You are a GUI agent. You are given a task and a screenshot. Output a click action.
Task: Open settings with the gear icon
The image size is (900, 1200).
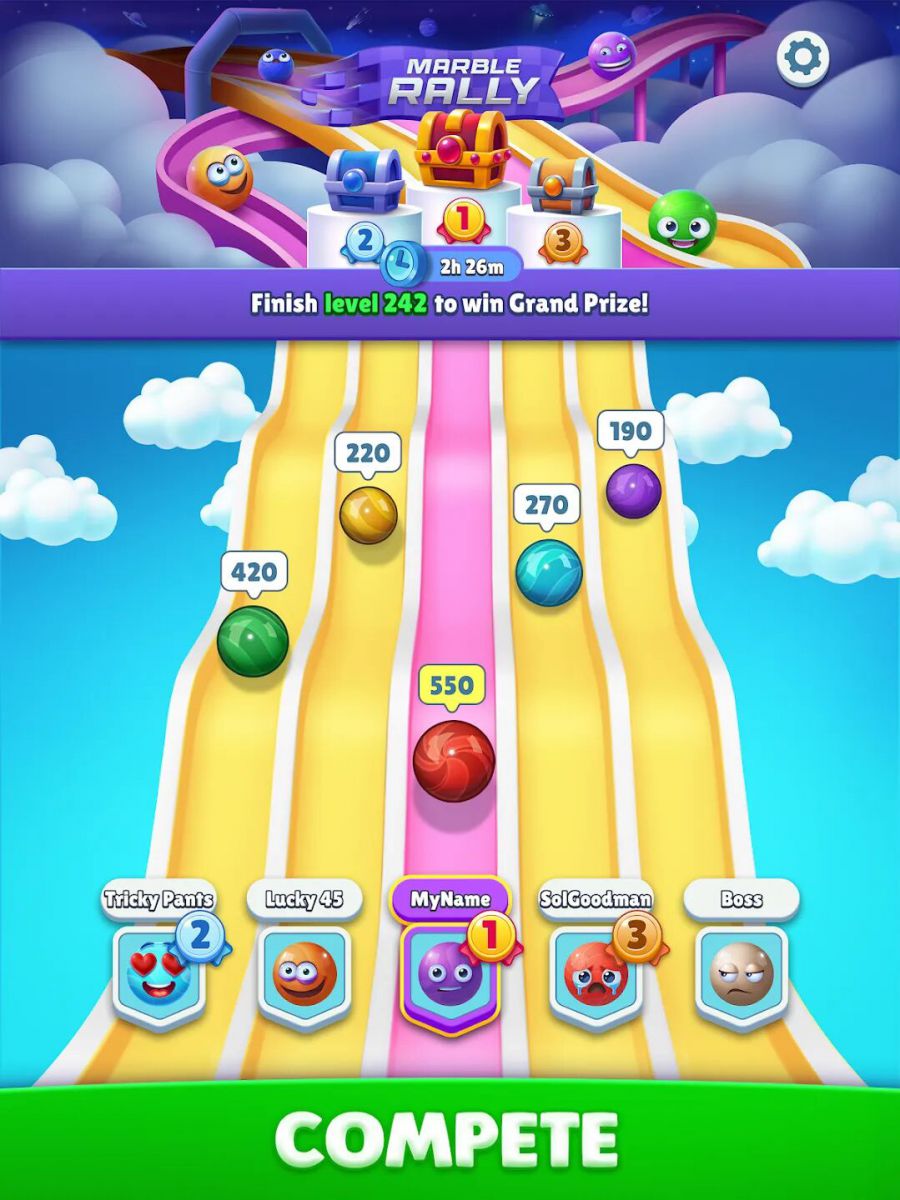(804, 57)
